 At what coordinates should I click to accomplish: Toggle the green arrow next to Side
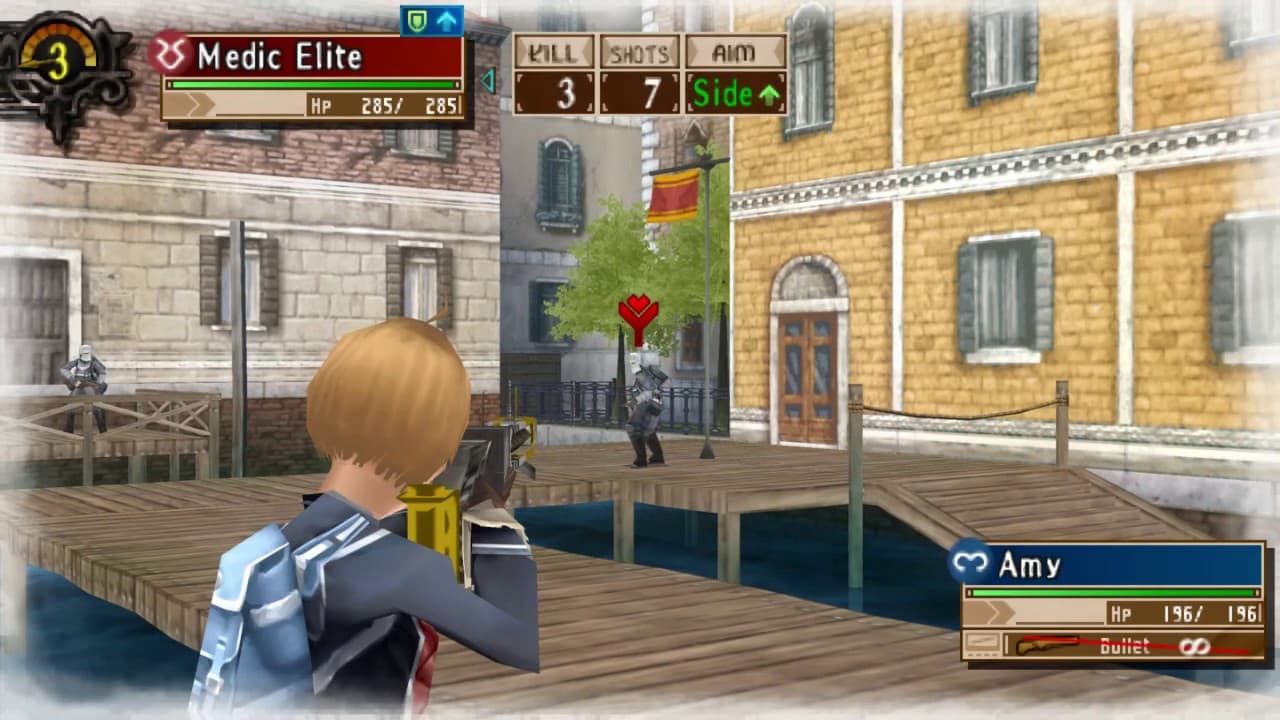tap(769, 94)
